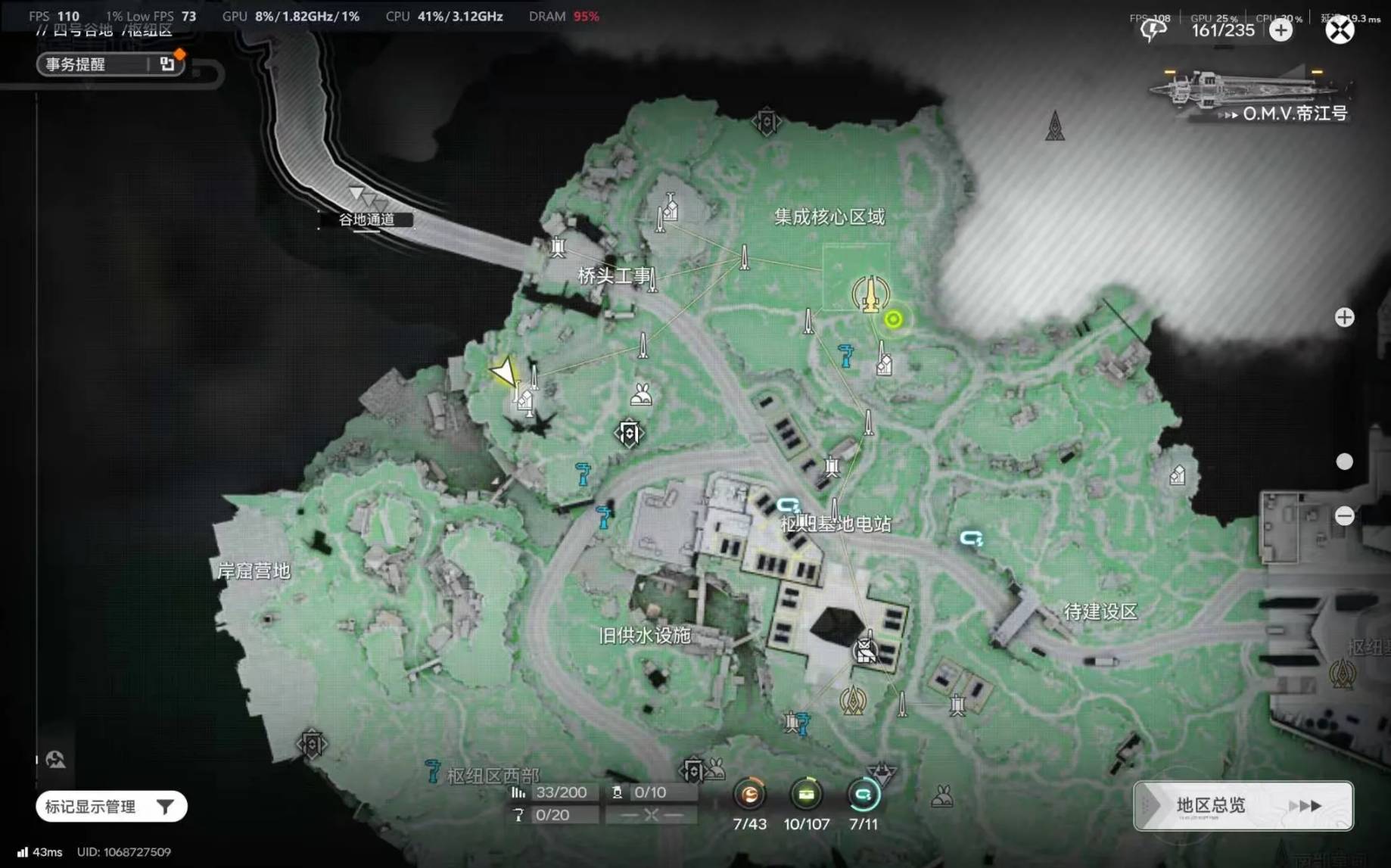
Task: Close the map with the X button
Action: pyautogui.click(x=1339, y=30)
